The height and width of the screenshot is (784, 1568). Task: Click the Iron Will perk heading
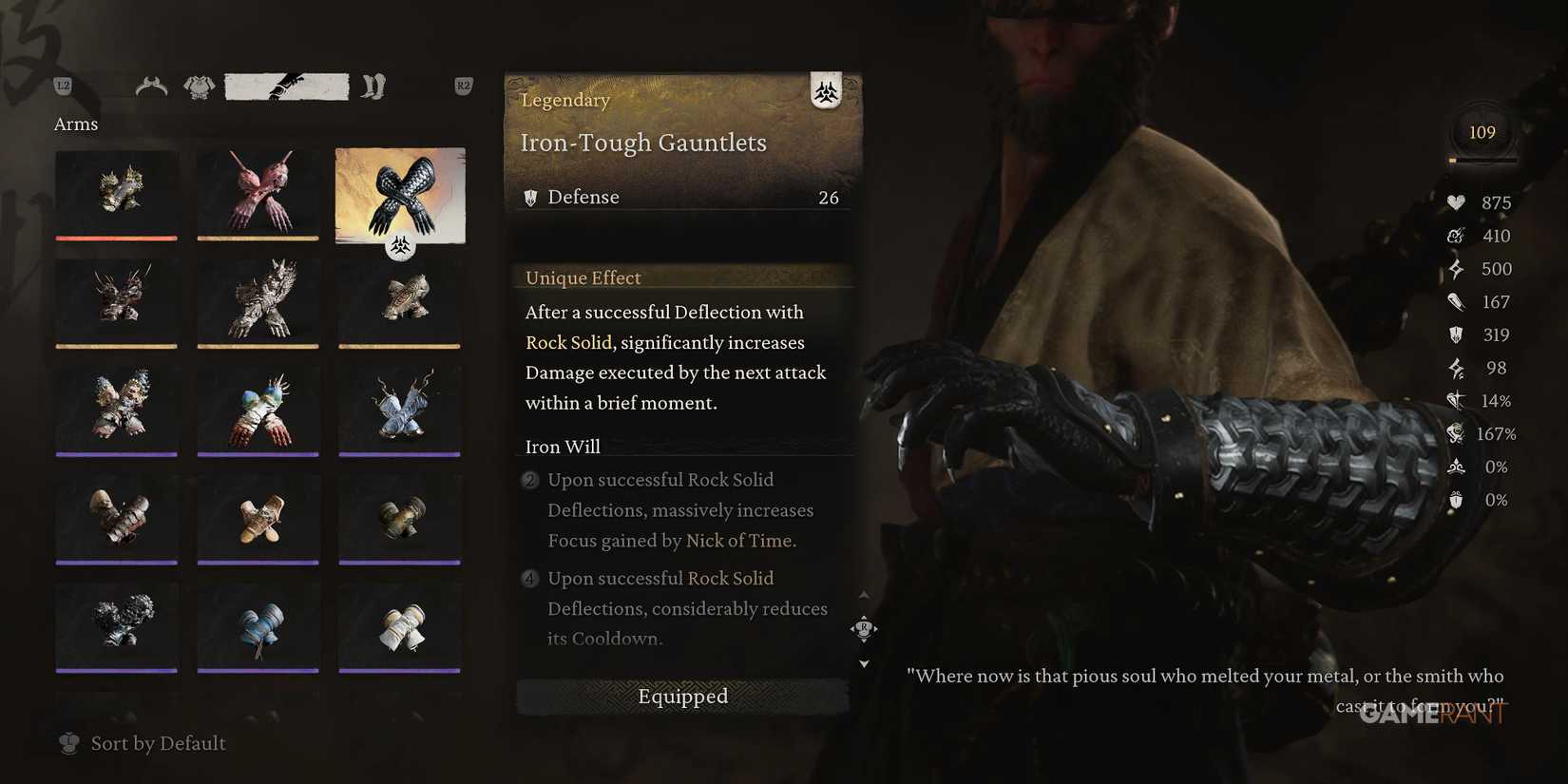click(562, 446)
